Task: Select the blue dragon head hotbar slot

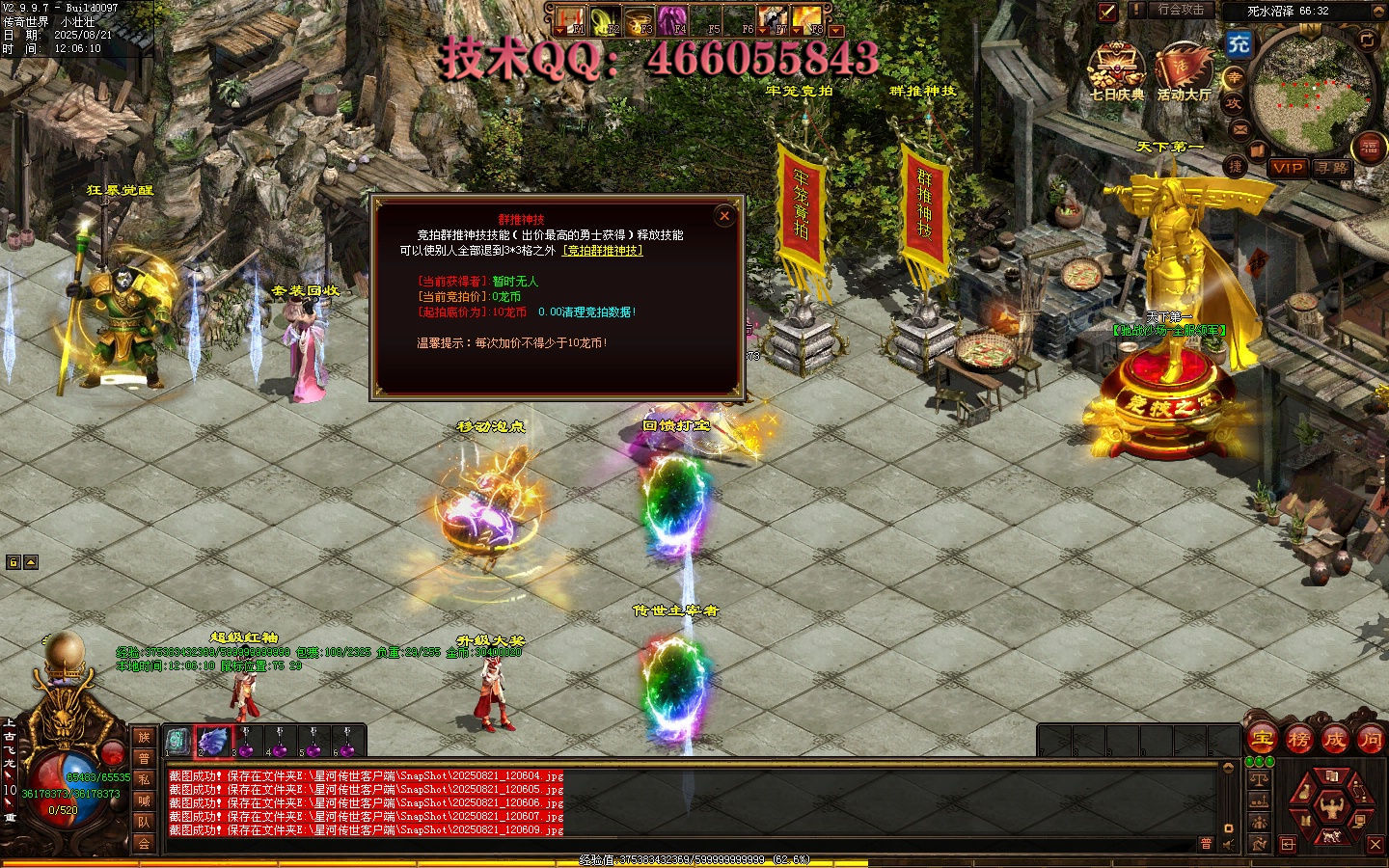Action: pos(213,741)
